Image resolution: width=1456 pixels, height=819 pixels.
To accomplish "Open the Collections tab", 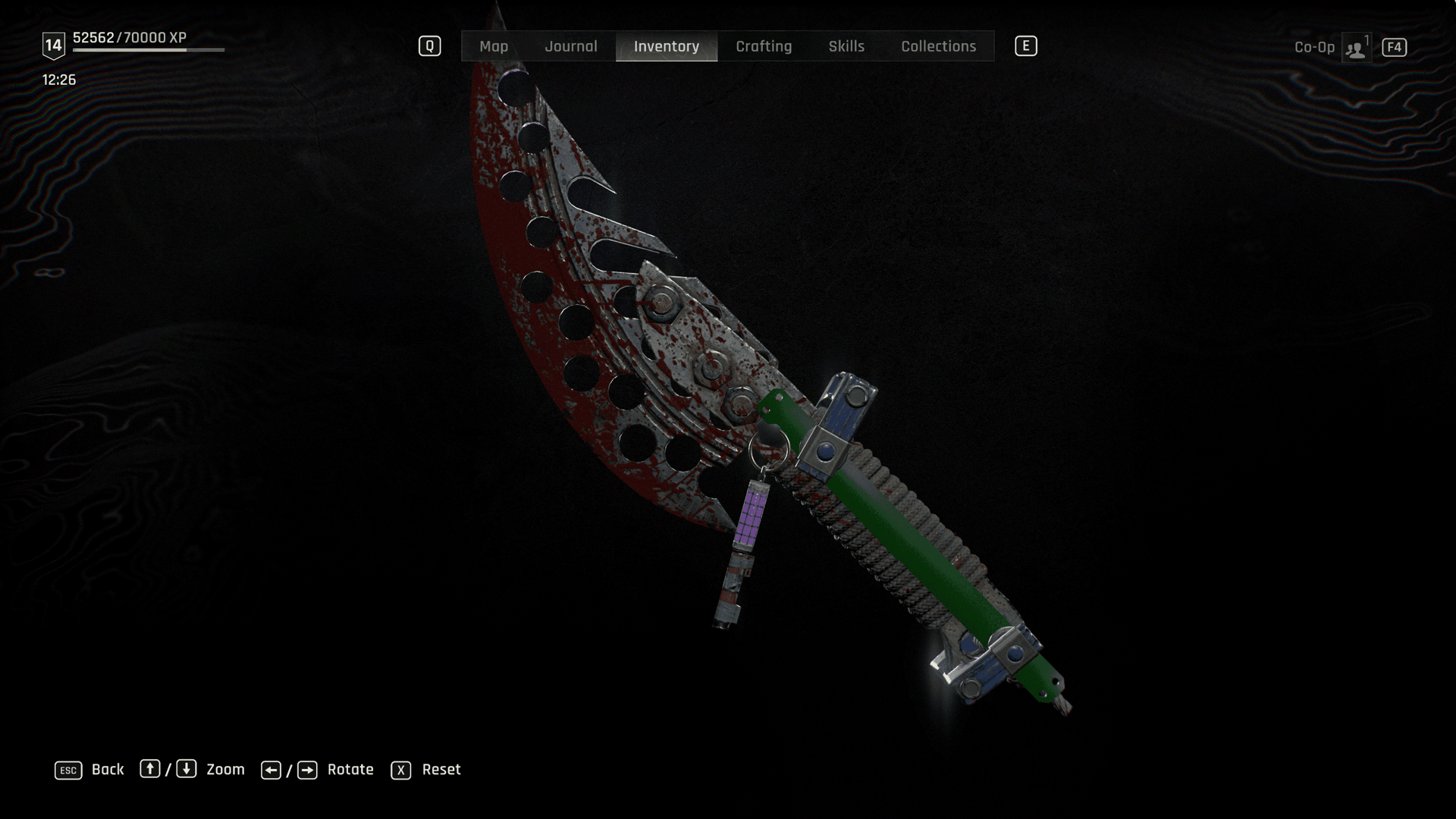I will point(938,46).
